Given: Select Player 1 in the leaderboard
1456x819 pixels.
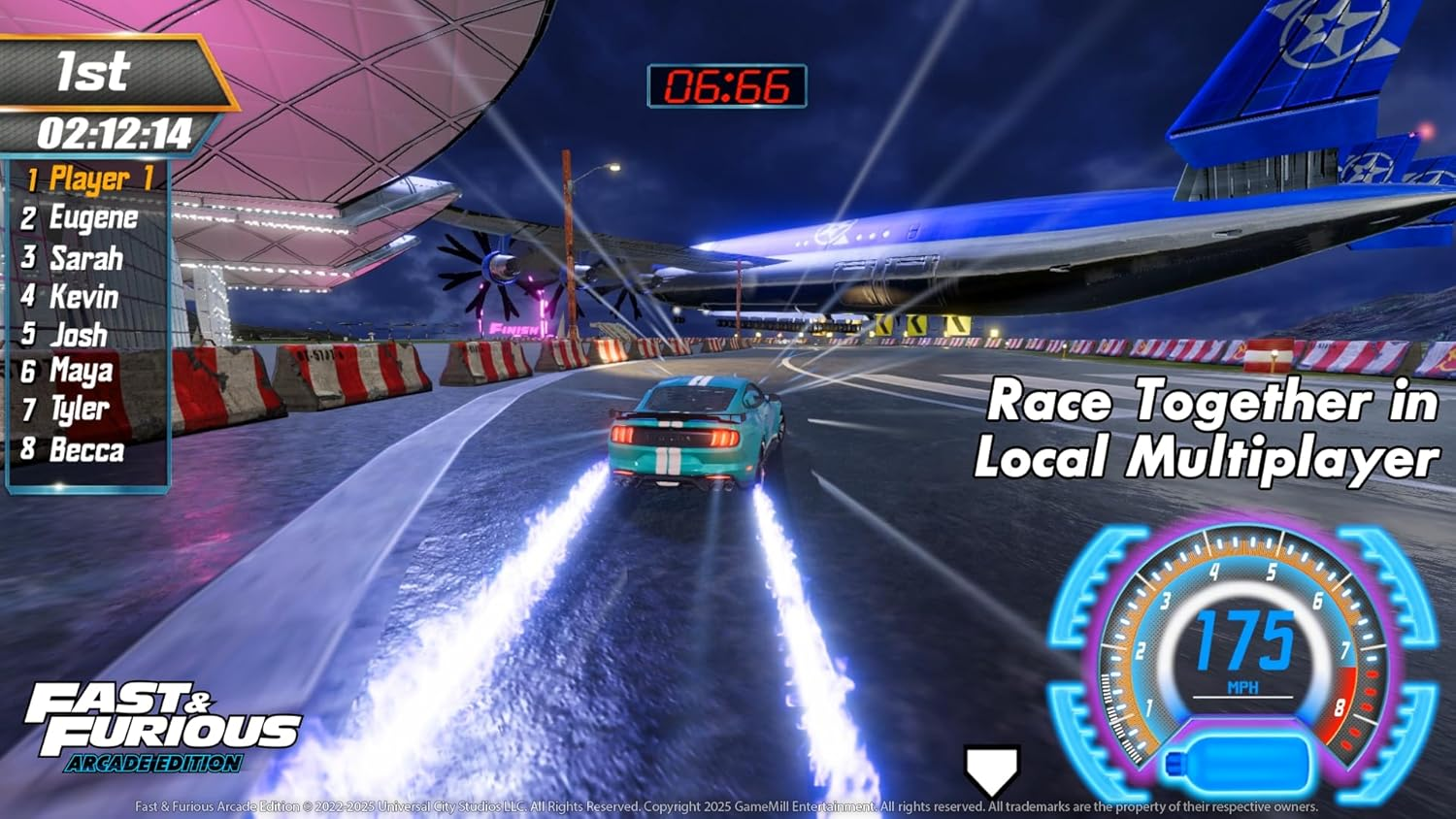Looking at the screenshot, I should pos(87,179).
